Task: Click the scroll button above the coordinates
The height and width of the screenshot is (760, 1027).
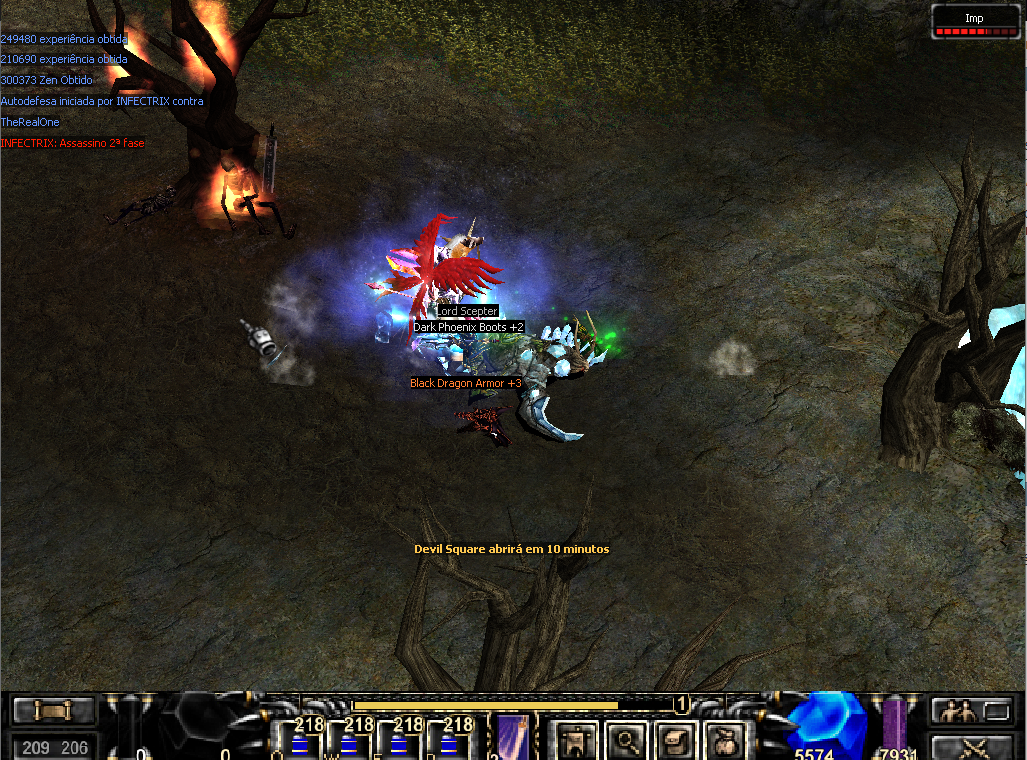Action: point(54,711)
